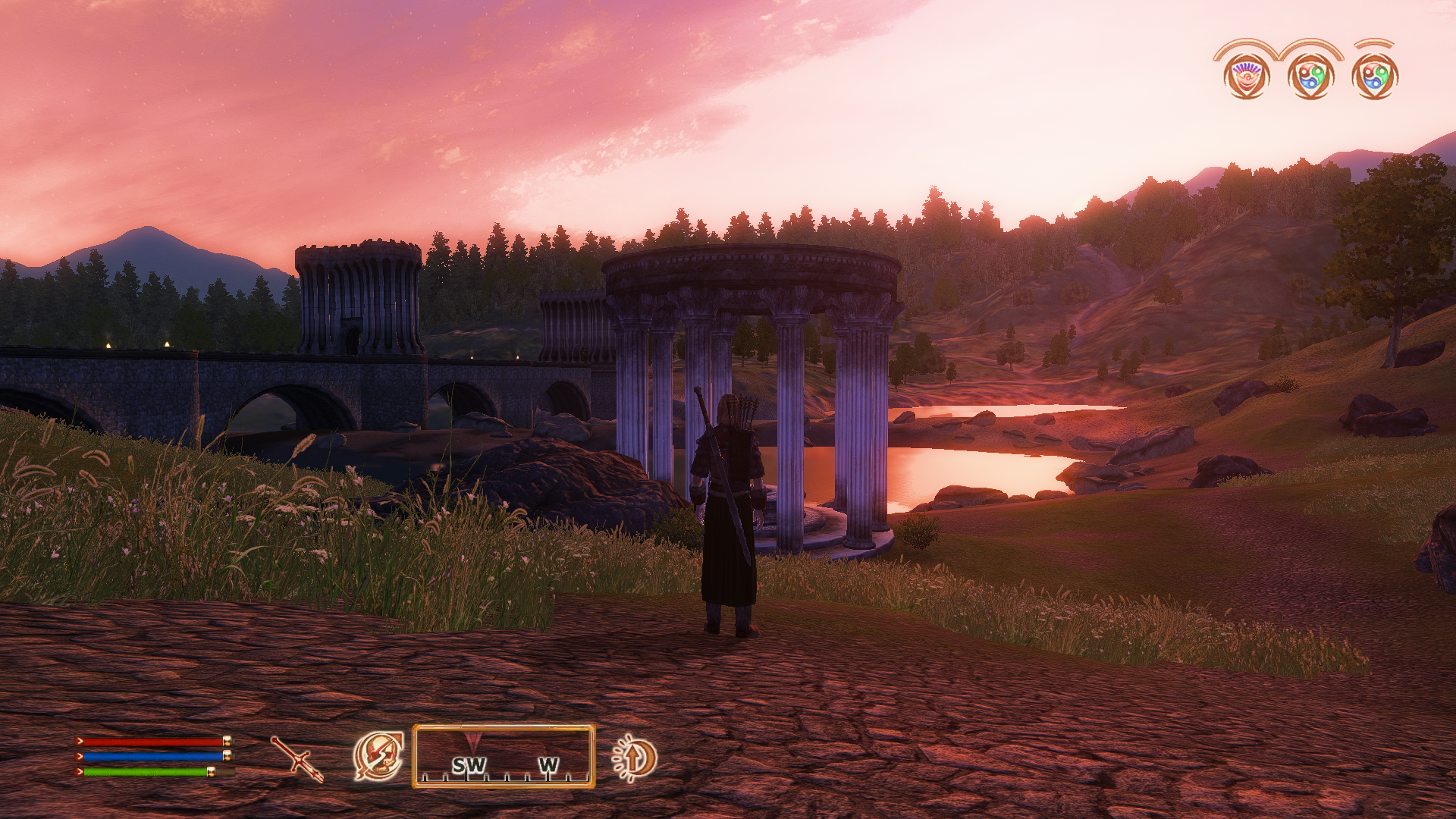Click the equipped sword weapon icon
The height and width of the screenshot is (819, 1456).
coord(297,758)
